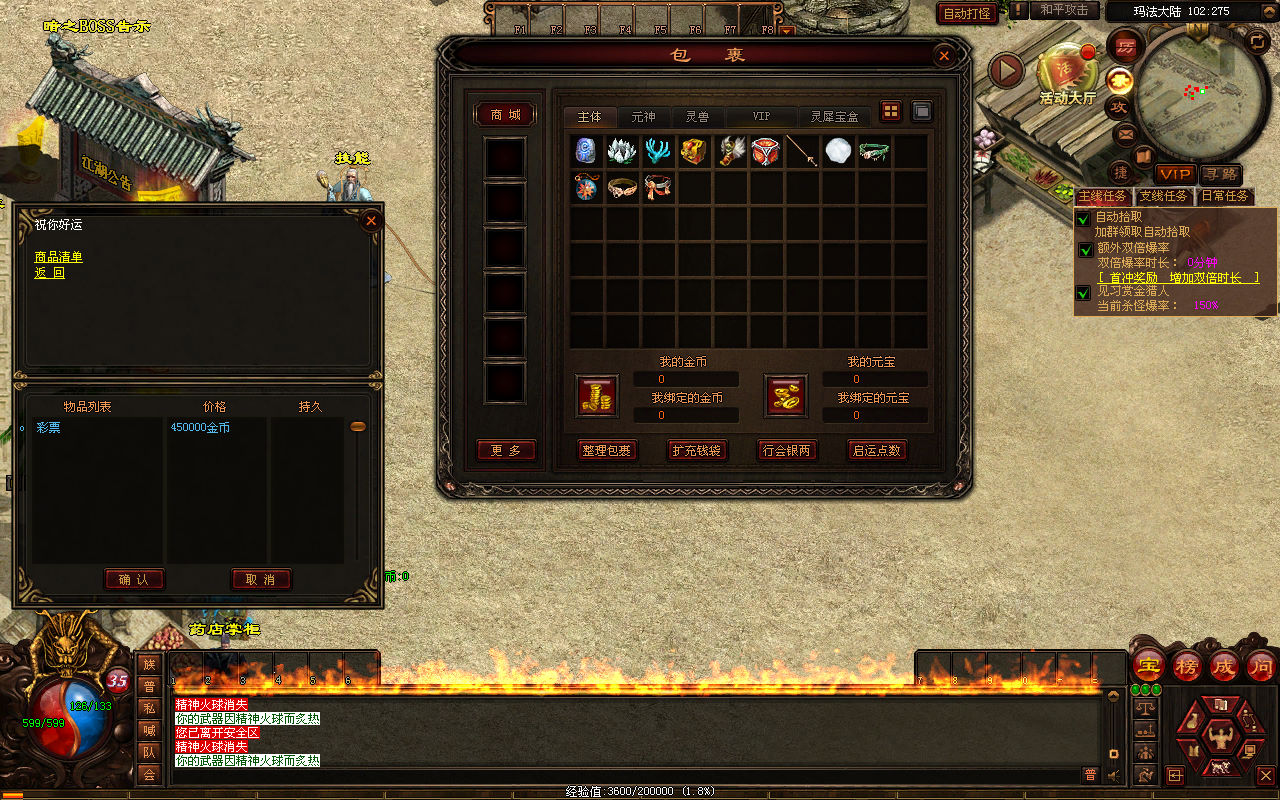Close the NPC dialogue window
Screen dimensions: 1280x800
click(x=371, y=220)
